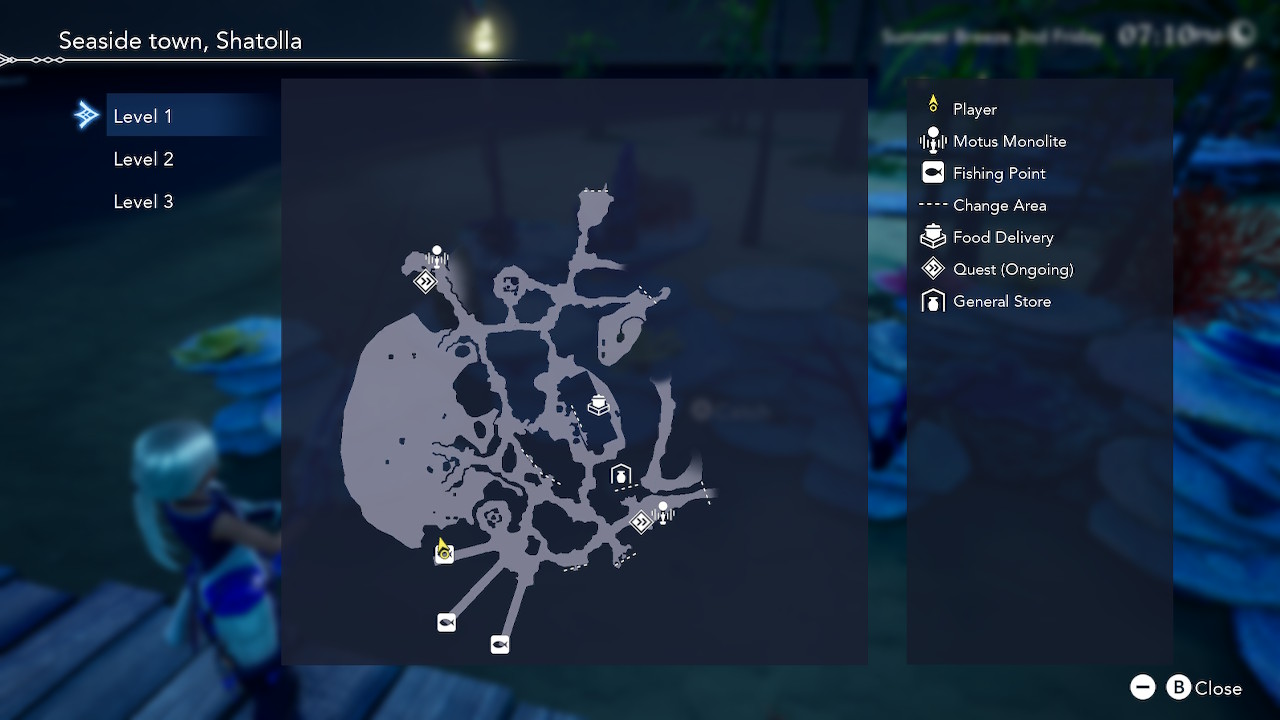
Task: Select the Food Delivery legend entry
Action: tap(1003, 237)
